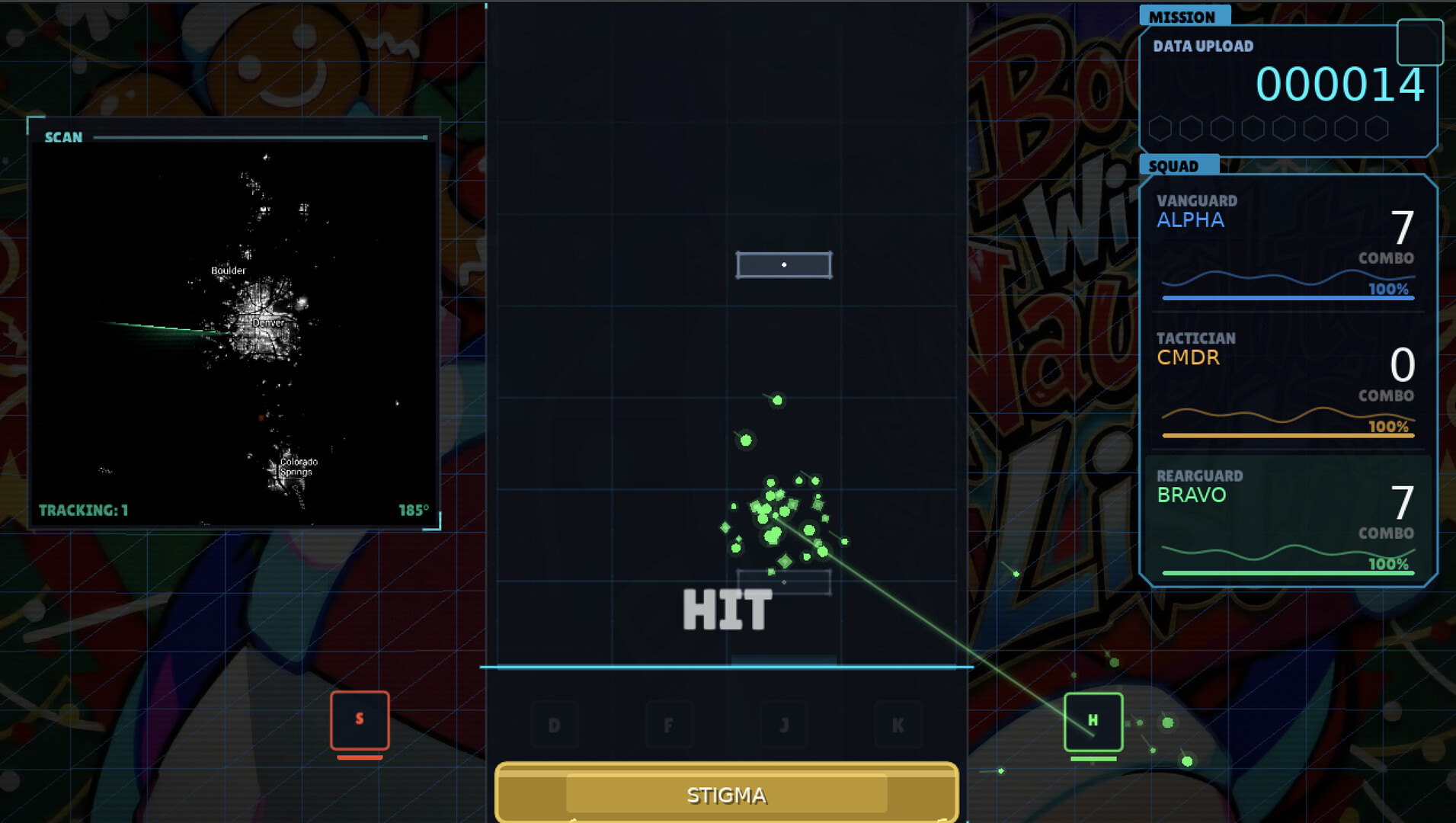Screen dimensions: 1456x823
Task: Click the first hexagon under DATA UPLOAD
Action: (x=1161, y=128)
